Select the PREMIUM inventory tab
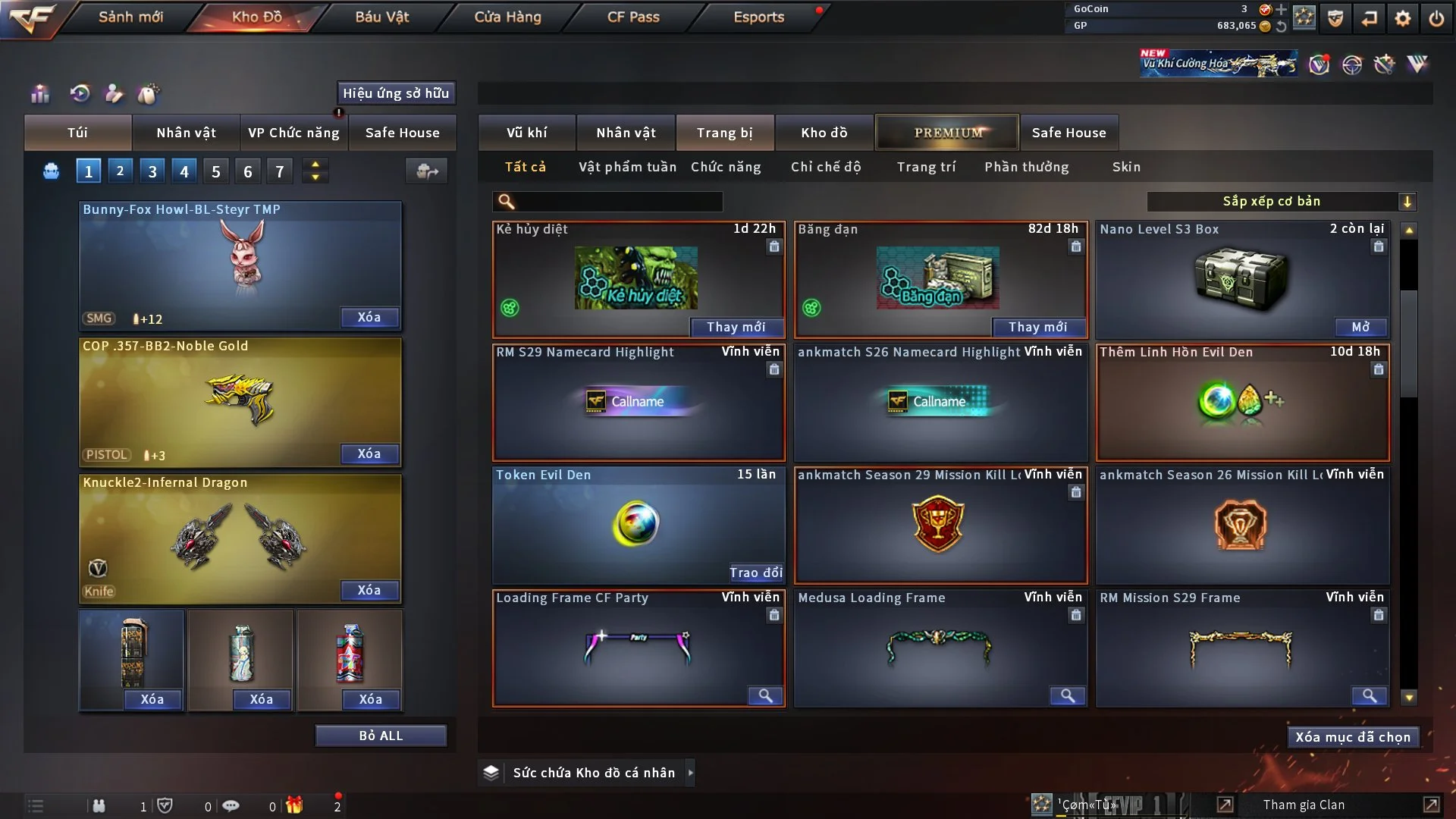The image size is (1456, 819). (x=947, y=133)
